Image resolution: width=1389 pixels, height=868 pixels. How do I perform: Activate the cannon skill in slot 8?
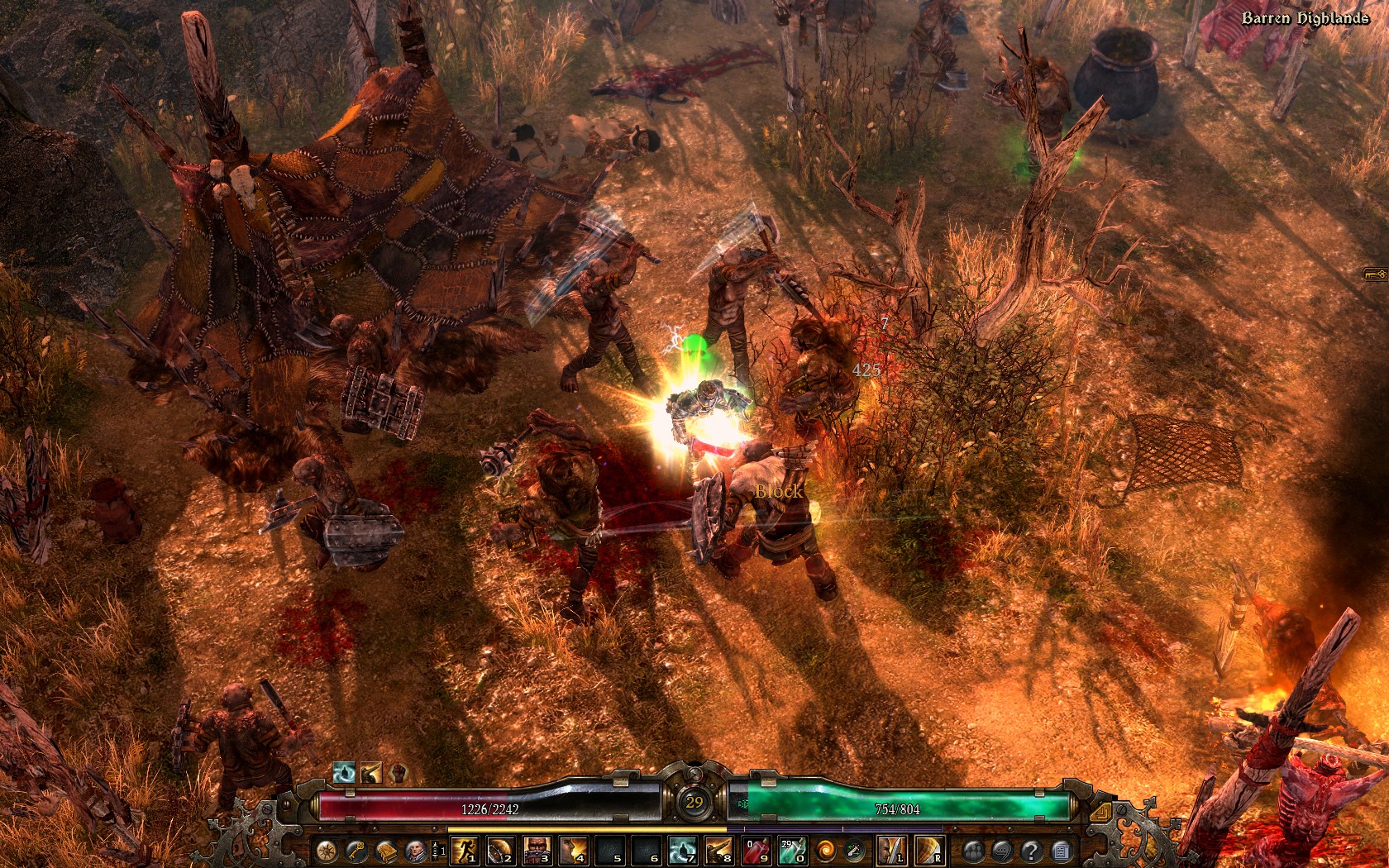718,851
